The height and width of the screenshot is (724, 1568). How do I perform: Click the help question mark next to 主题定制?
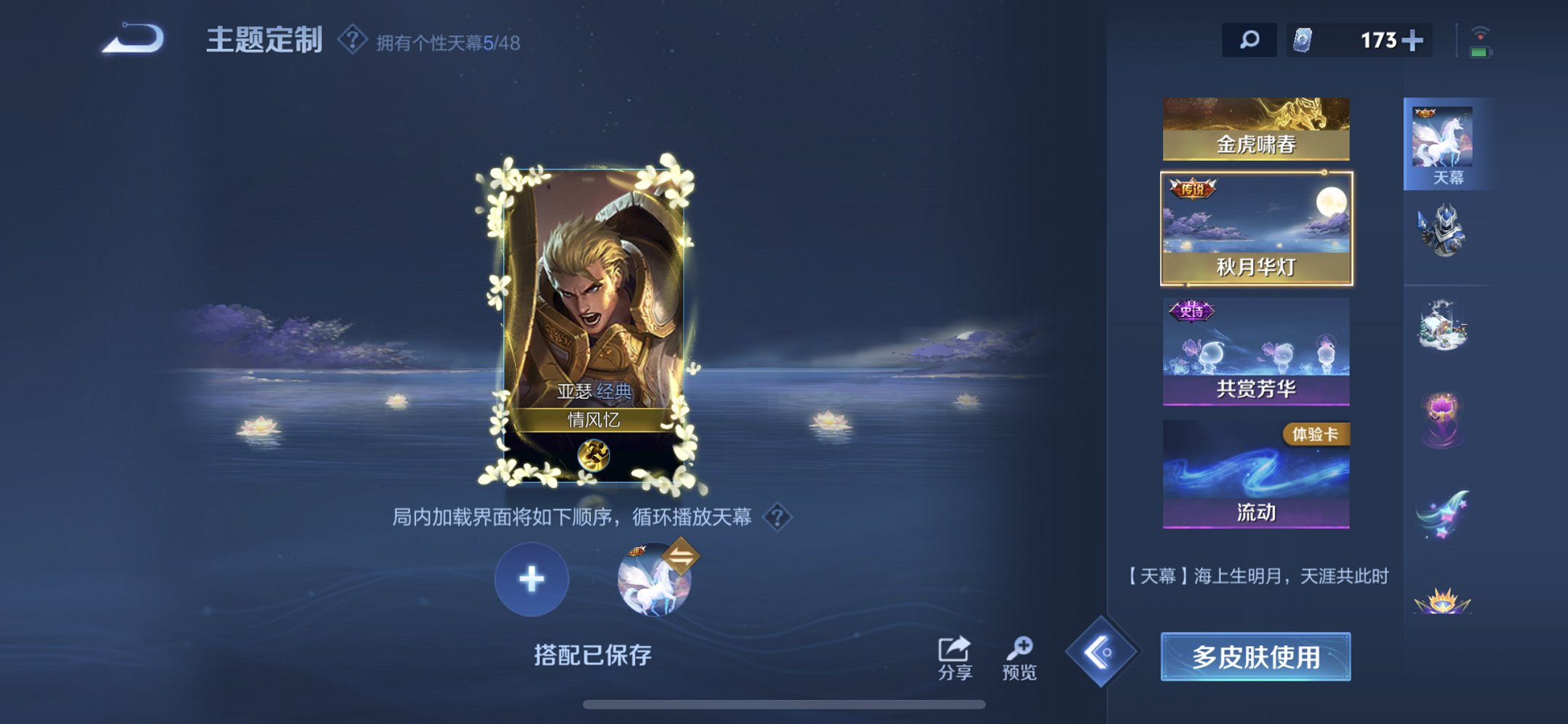[353, 42]
